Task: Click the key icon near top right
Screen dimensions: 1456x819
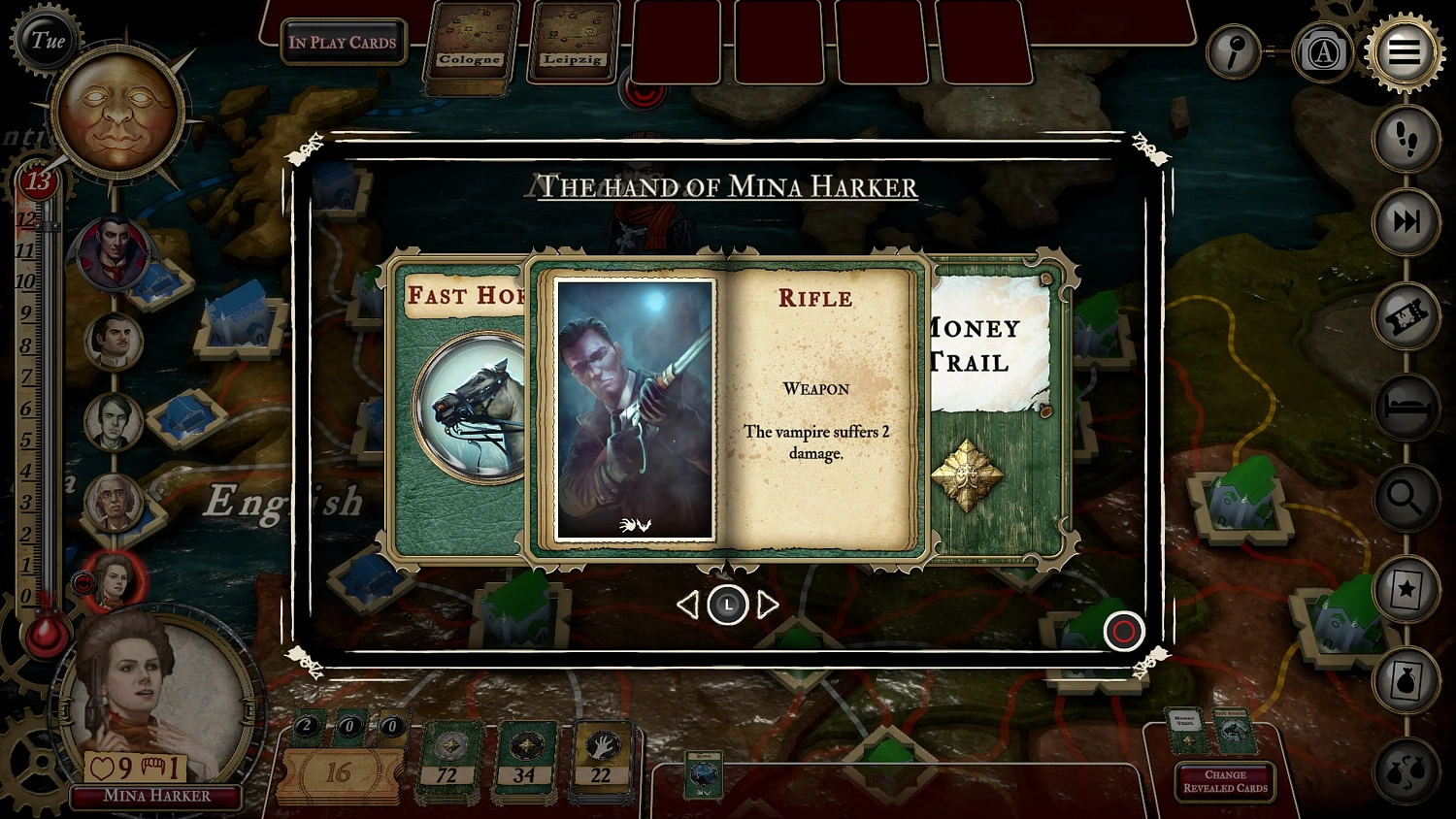Action: click(x=1233, y=52)
